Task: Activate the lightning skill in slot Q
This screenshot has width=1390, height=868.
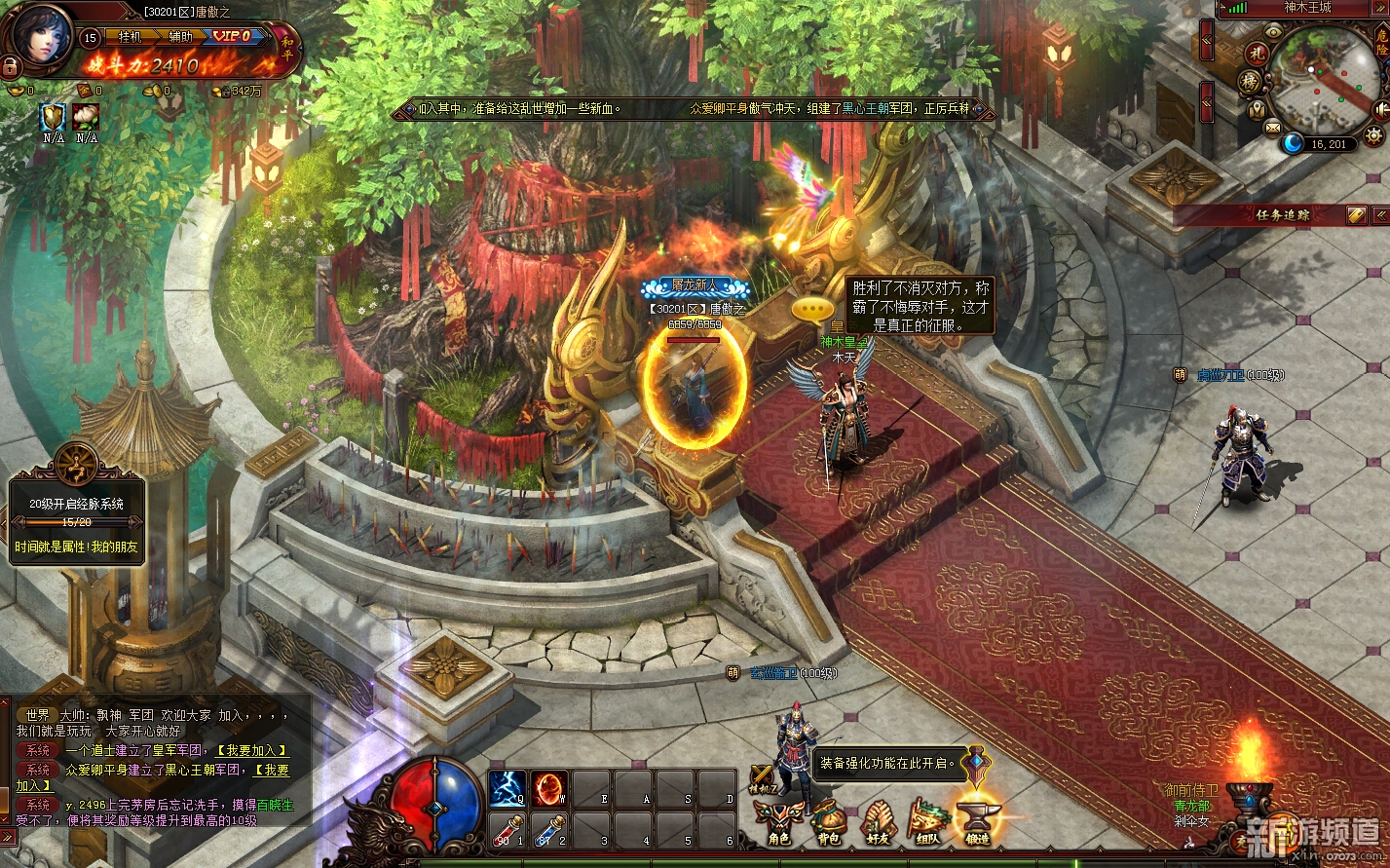Action: click(507, 788)
